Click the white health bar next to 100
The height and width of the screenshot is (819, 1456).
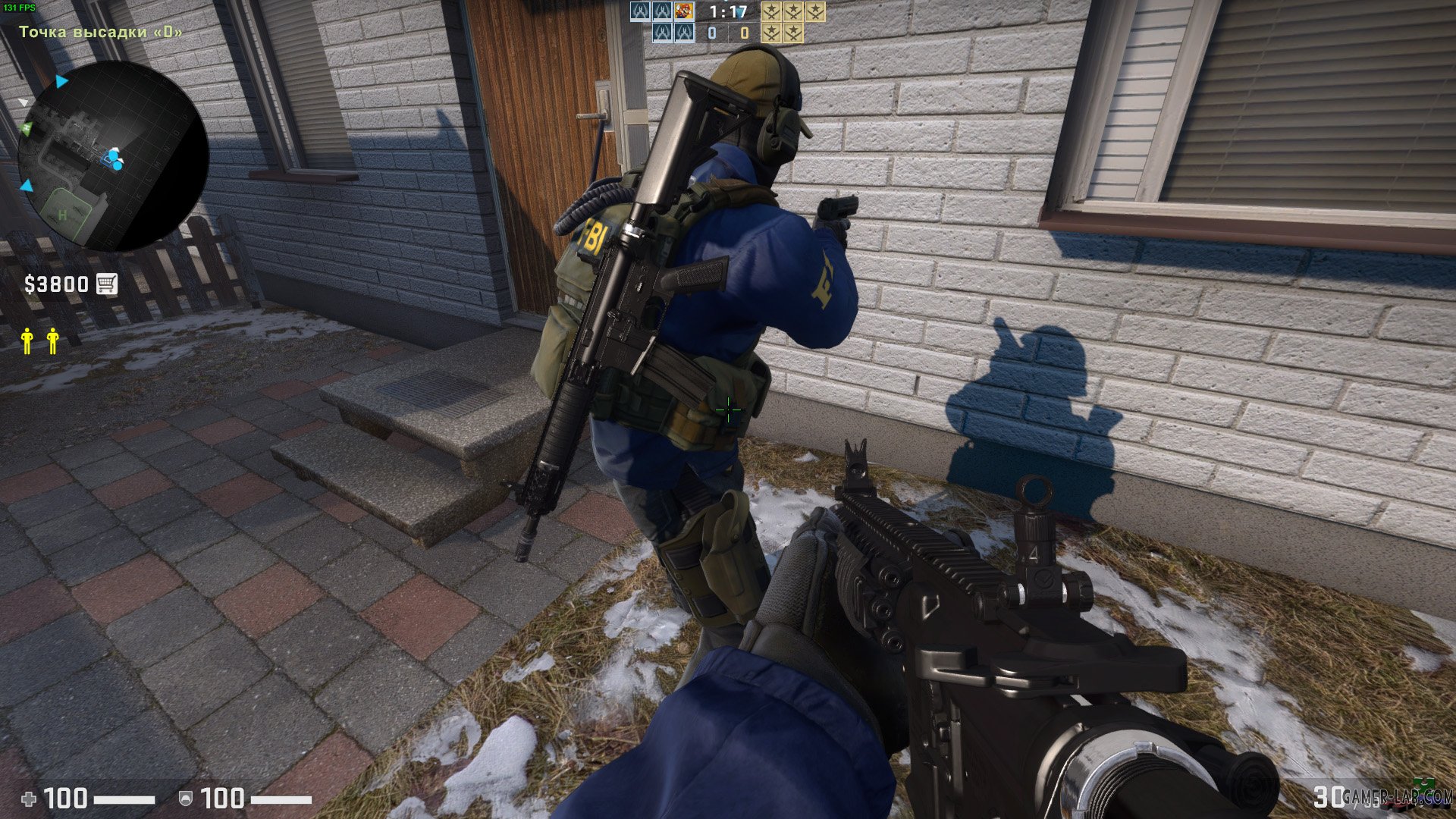[x=124, y=799]
